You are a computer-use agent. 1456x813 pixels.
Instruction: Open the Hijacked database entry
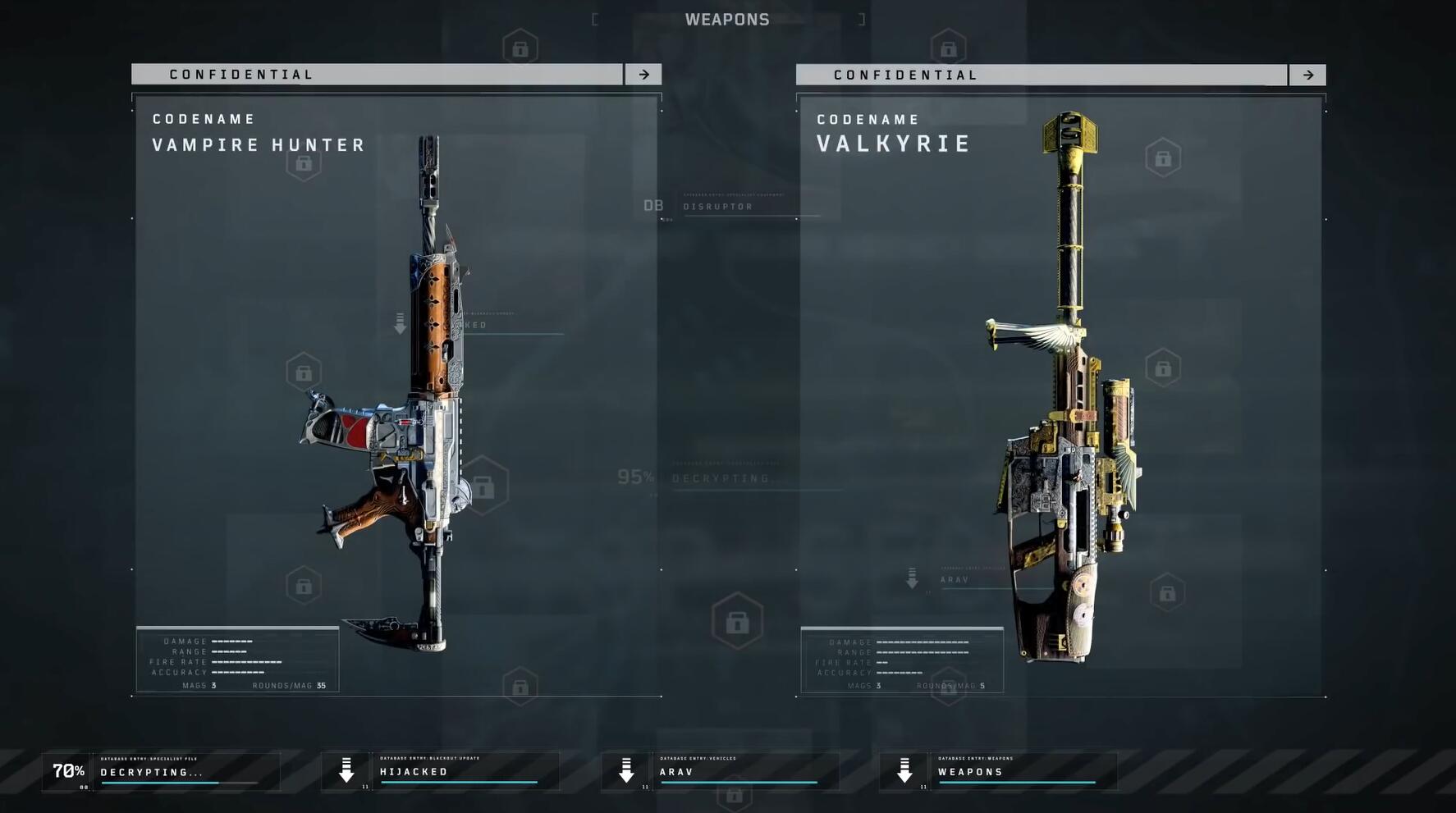(x=441, y=772)
